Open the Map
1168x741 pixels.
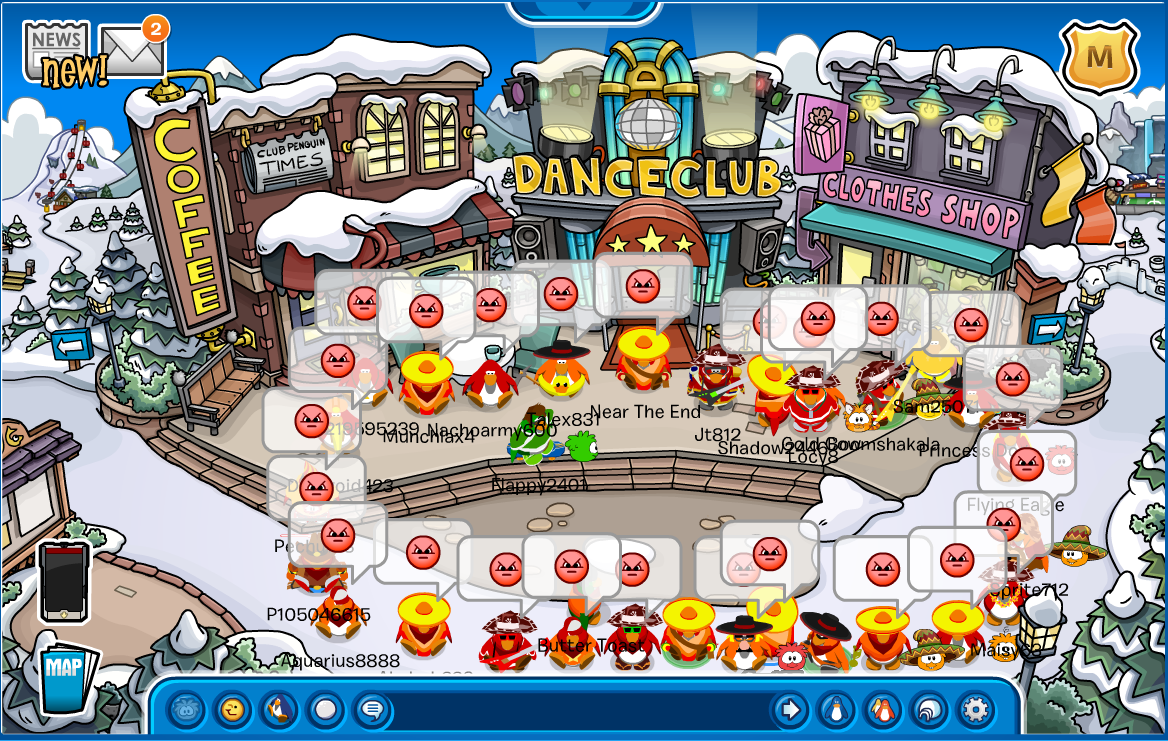coord(68,676)
